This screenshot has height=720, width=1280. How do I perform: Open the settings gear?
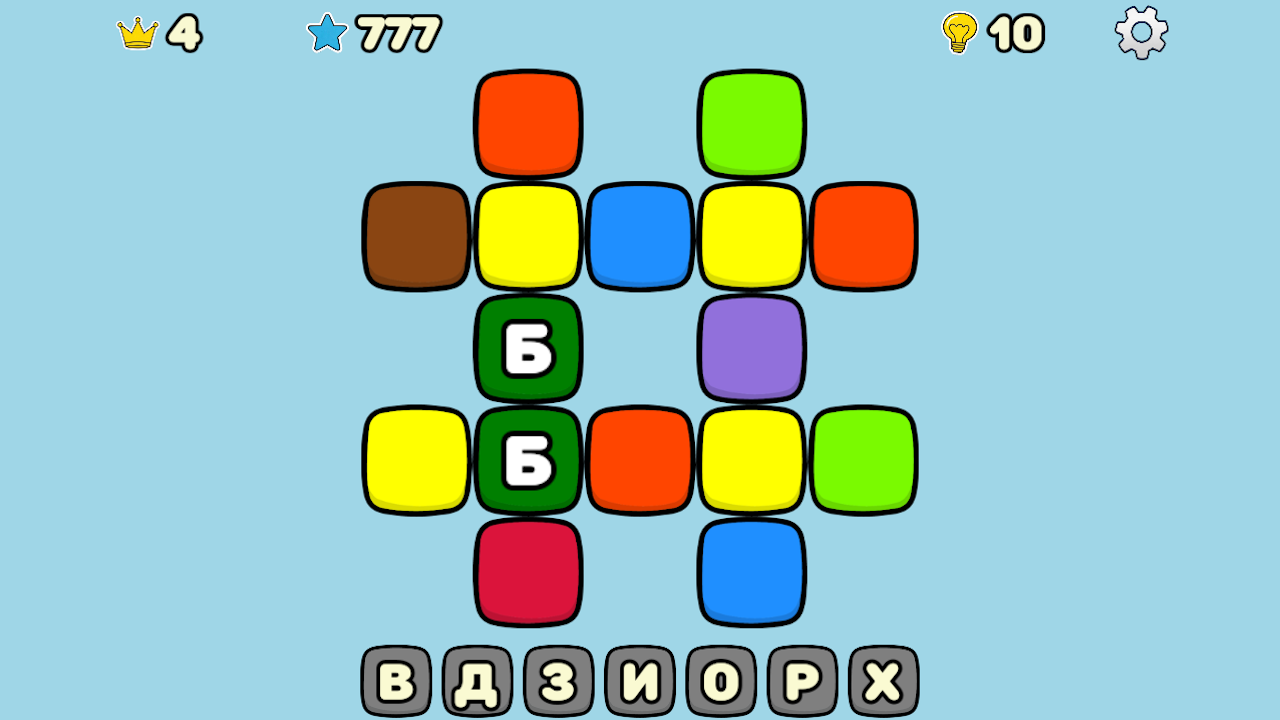pos(1140,31)
